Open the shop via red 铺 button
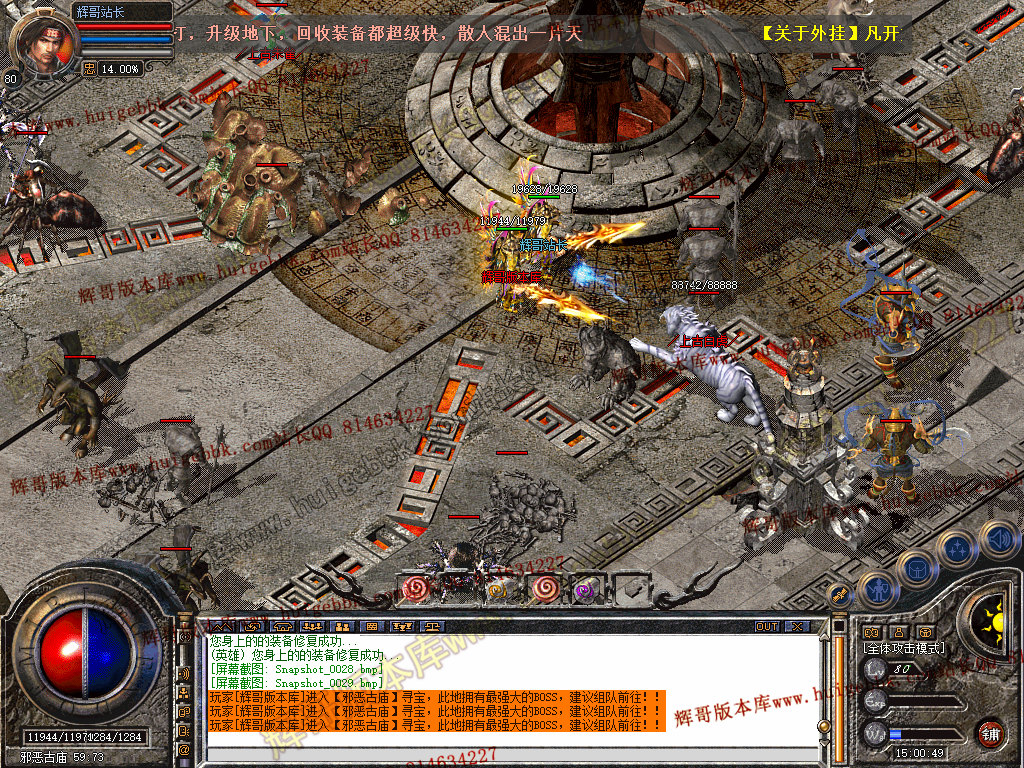 [x=990, y=733]
